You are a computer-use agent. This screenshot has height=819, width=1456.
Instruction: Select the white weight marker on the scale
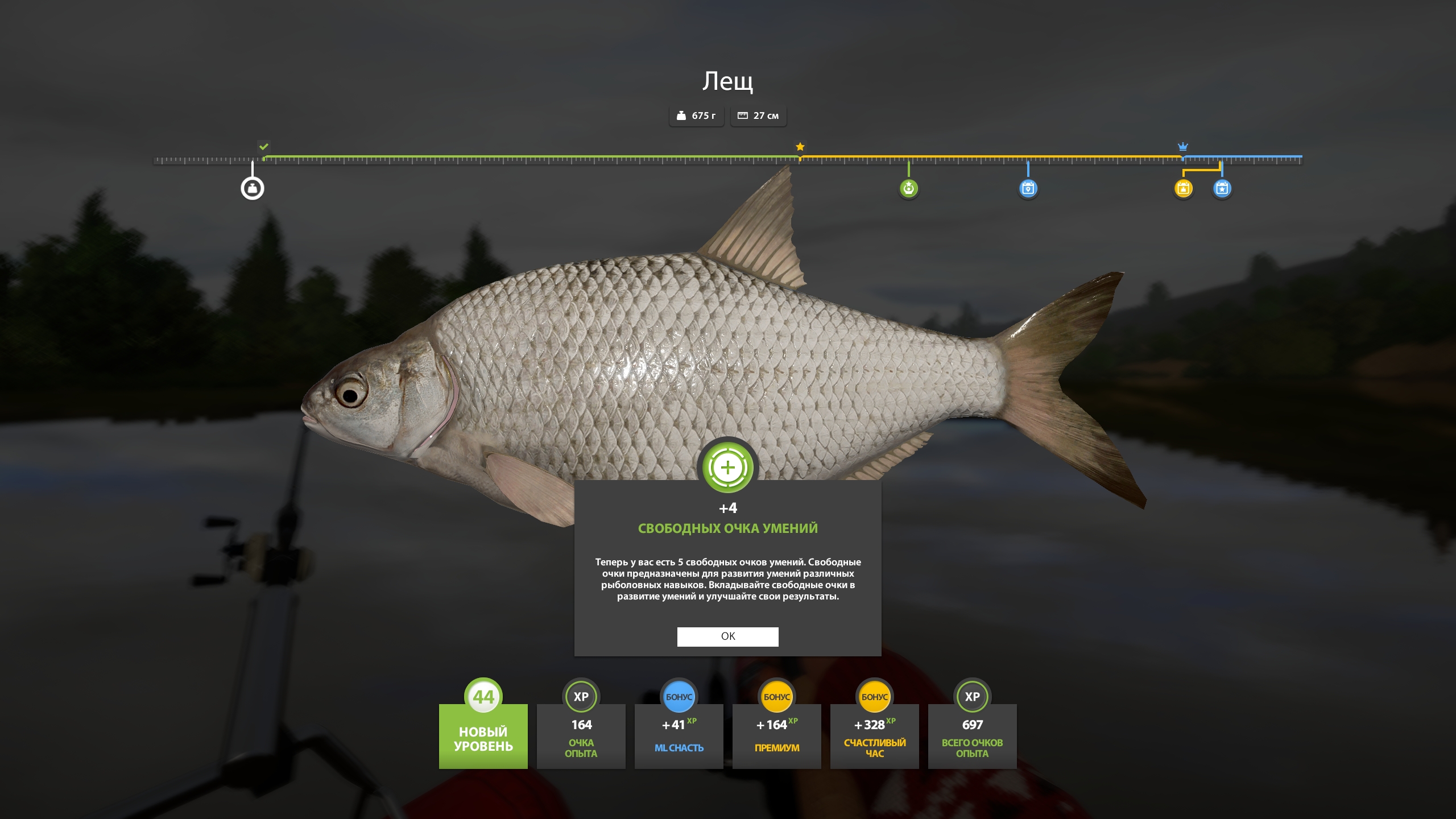(253, 188)
